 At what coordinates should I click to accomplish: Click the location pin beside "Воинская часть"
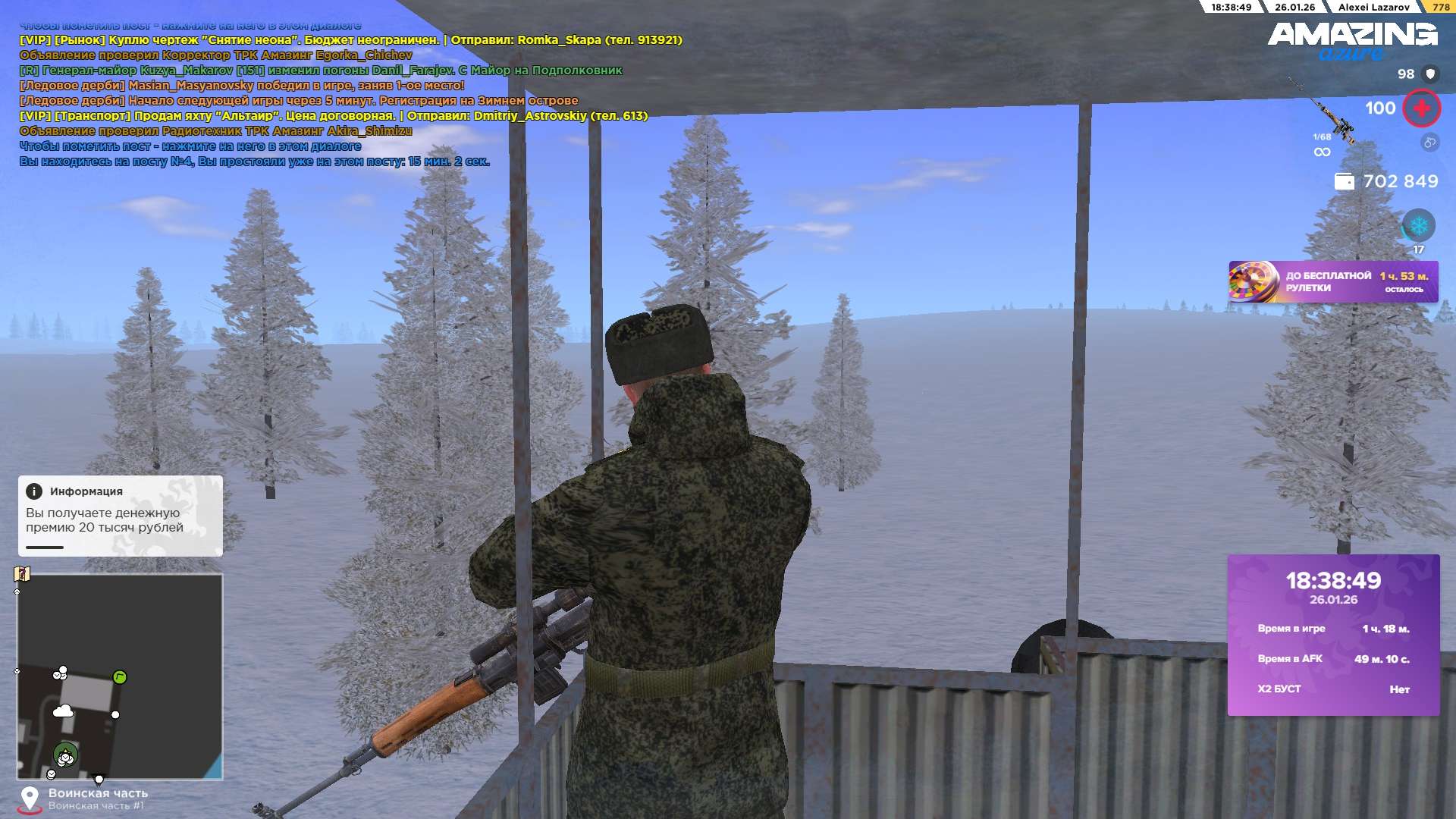coord(30,799)
